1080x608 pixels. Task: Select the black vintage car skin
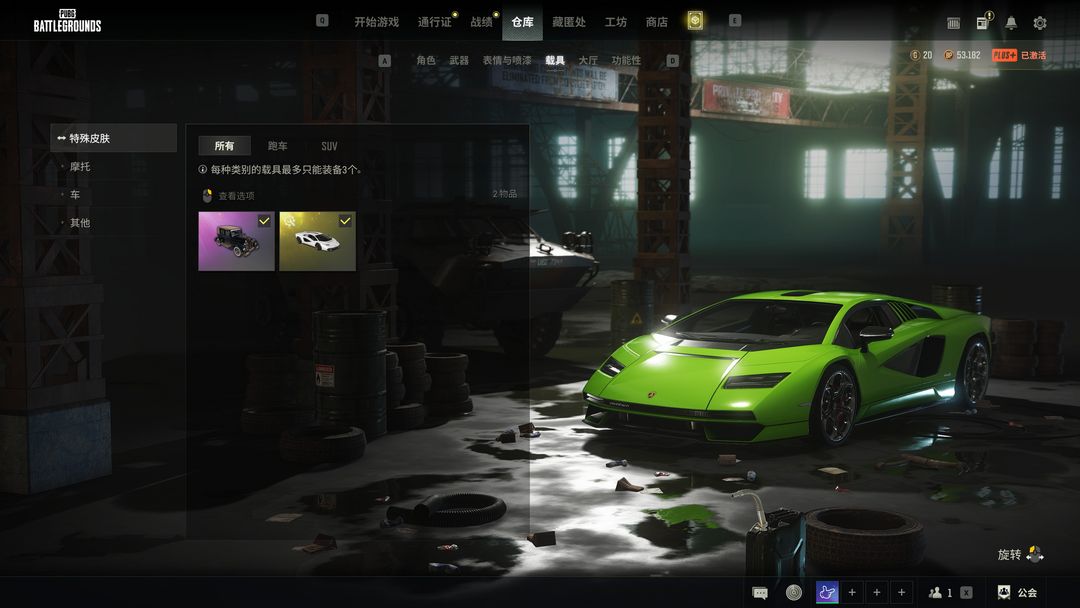[x=236, y=241]
